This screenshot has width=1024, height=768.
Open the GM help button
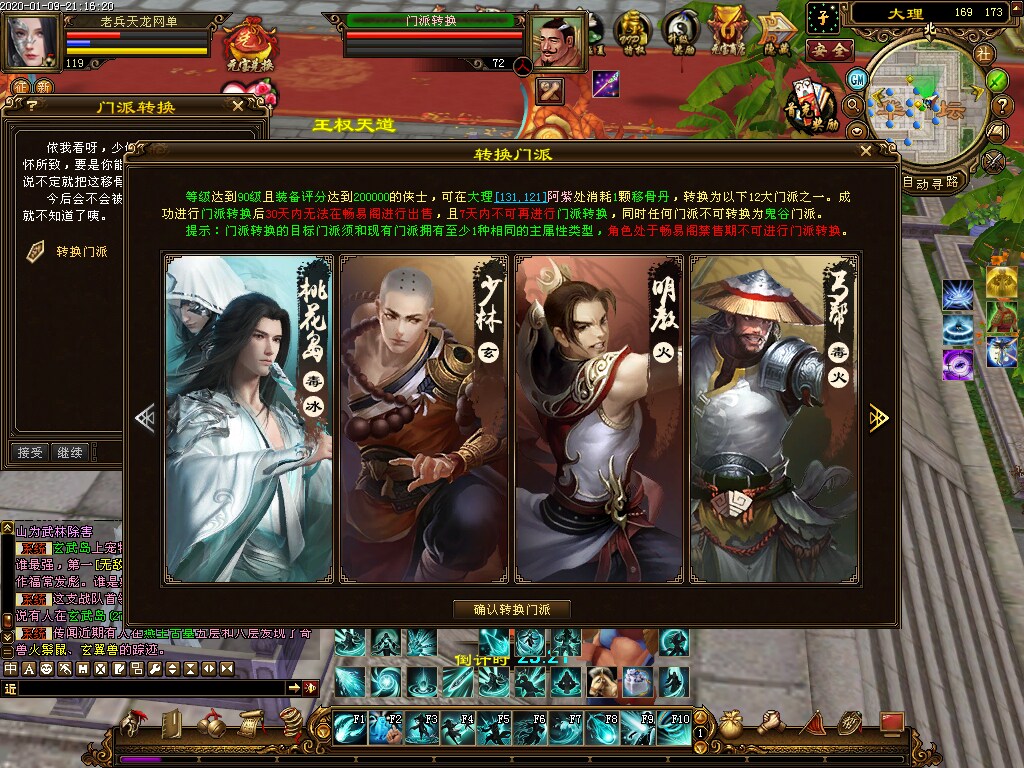pyautogui.click(x=857, y=78)
